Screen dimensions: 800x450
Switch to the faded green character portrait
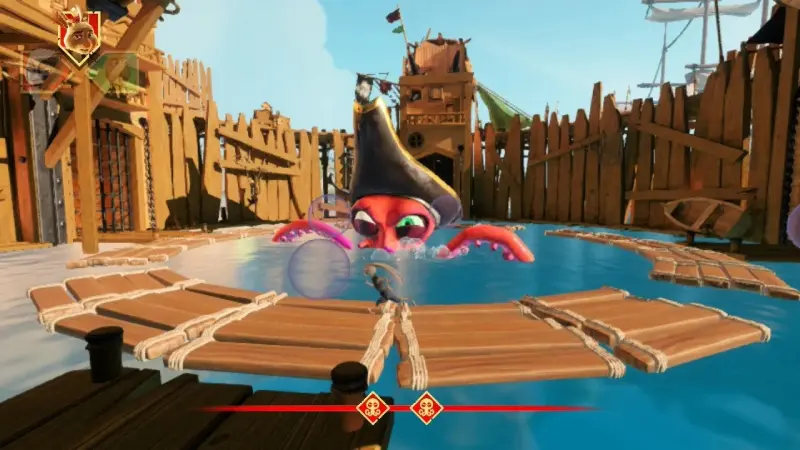pos(113,71)
